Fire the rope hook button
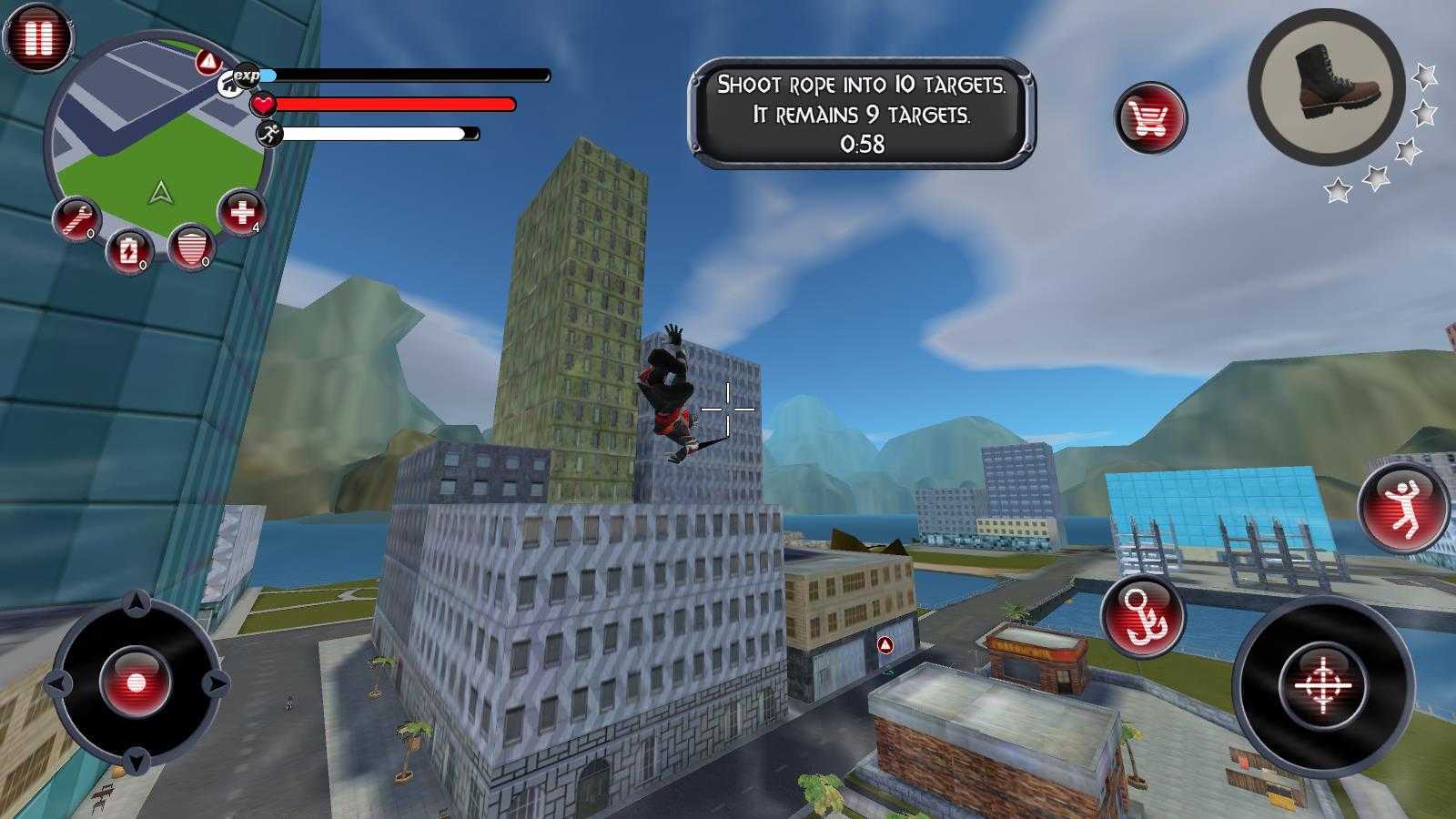Viewport: 1456px width, 819px height. [1142, 616]
